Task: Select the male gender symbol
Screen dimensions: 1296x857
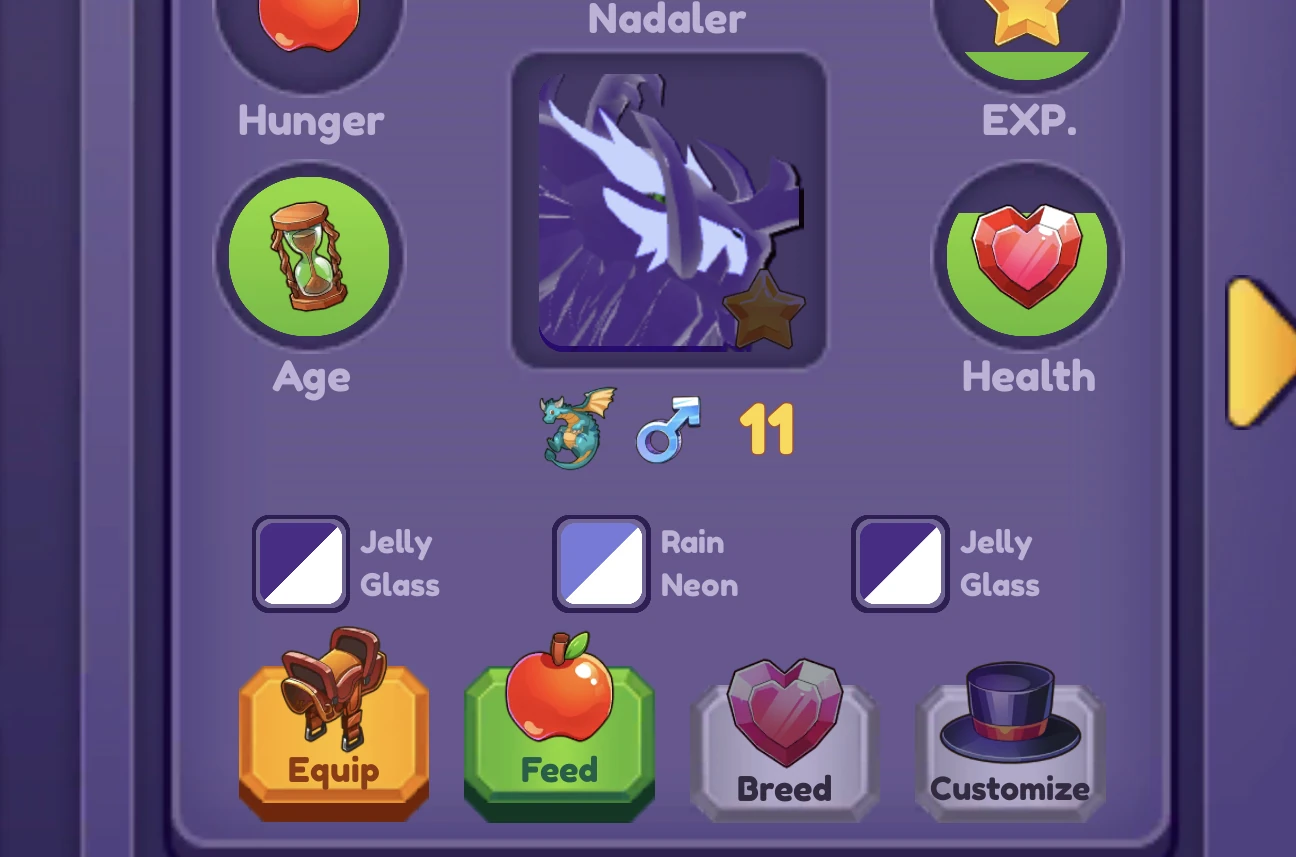Action: click(666, 430)
